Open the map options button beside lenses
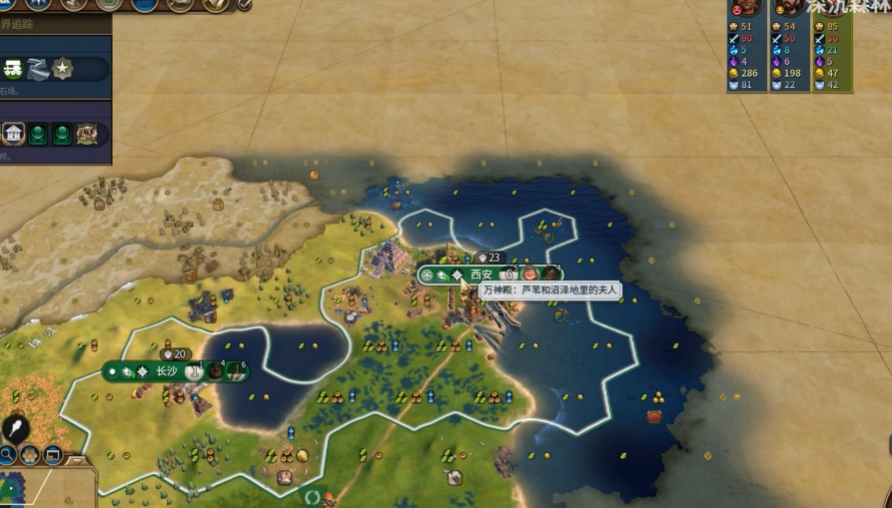 tap(52, 456)
